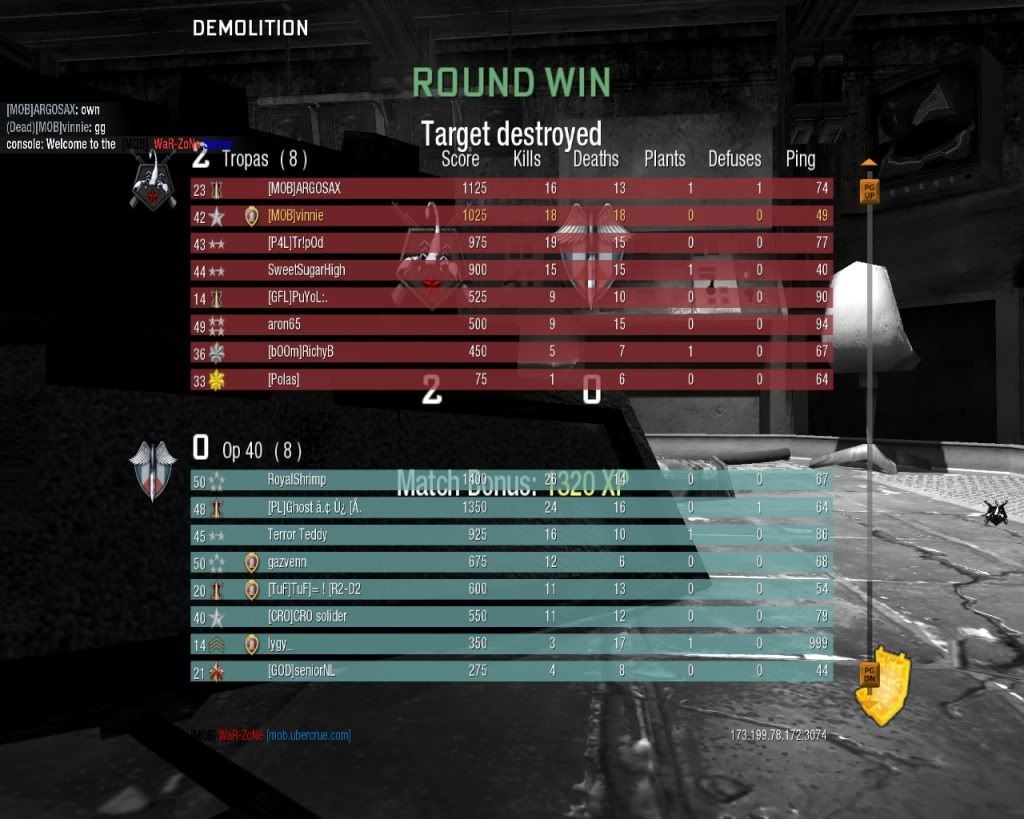This screenshot has width=1024, height=819.
Task: Select the lygy_ player row
Action: 510,645
